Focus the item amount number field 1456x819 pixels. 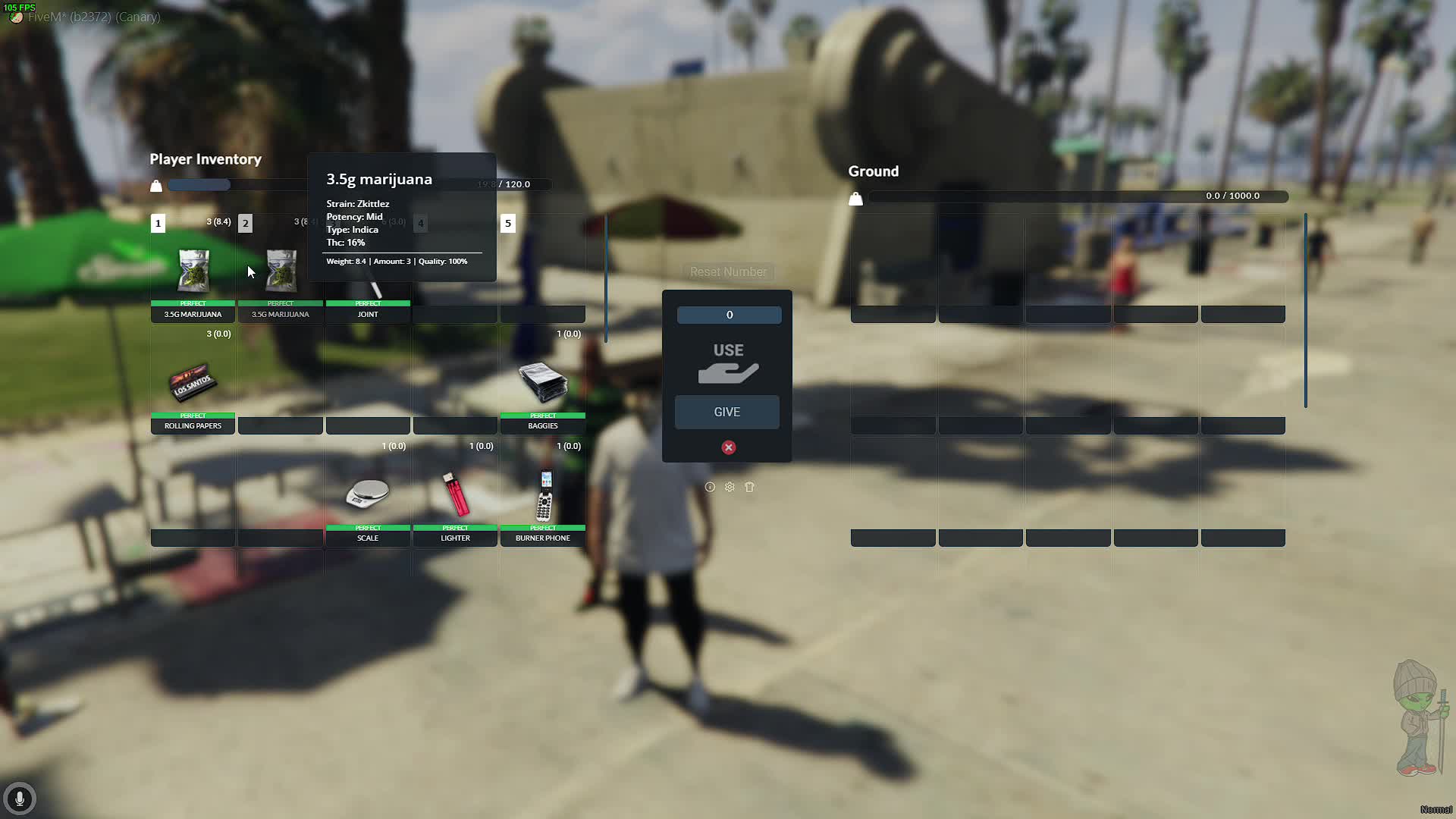click(x=729, y=315)
